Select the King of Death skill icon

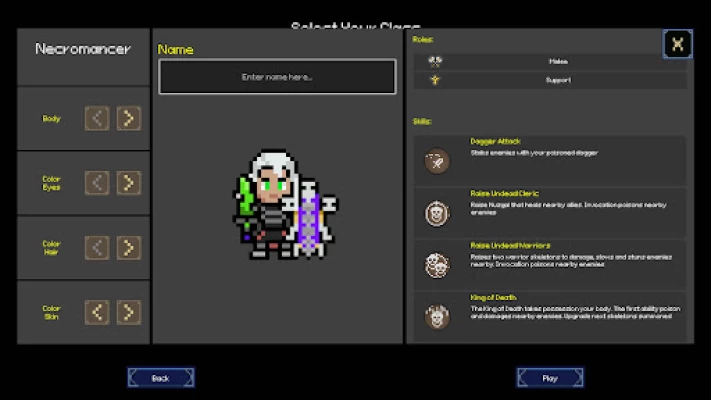pos(436,317)
